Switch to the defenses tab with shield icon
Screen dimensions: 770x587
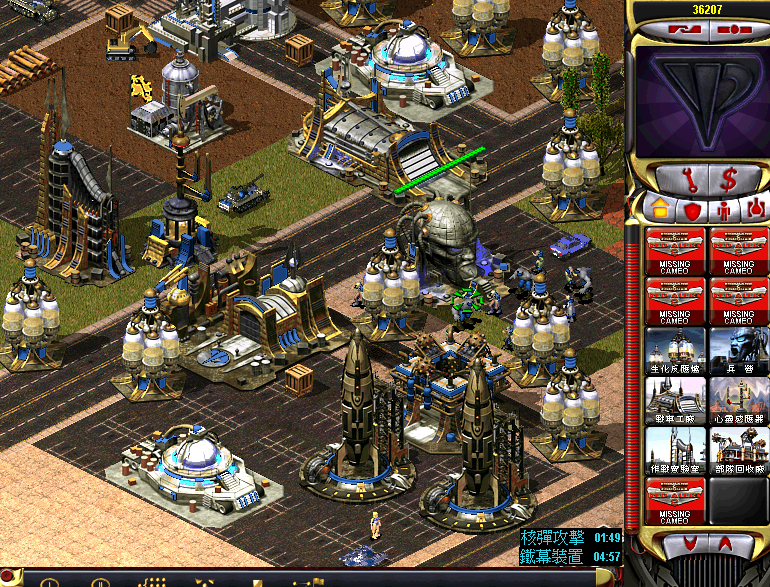click(x=691, y=210)
